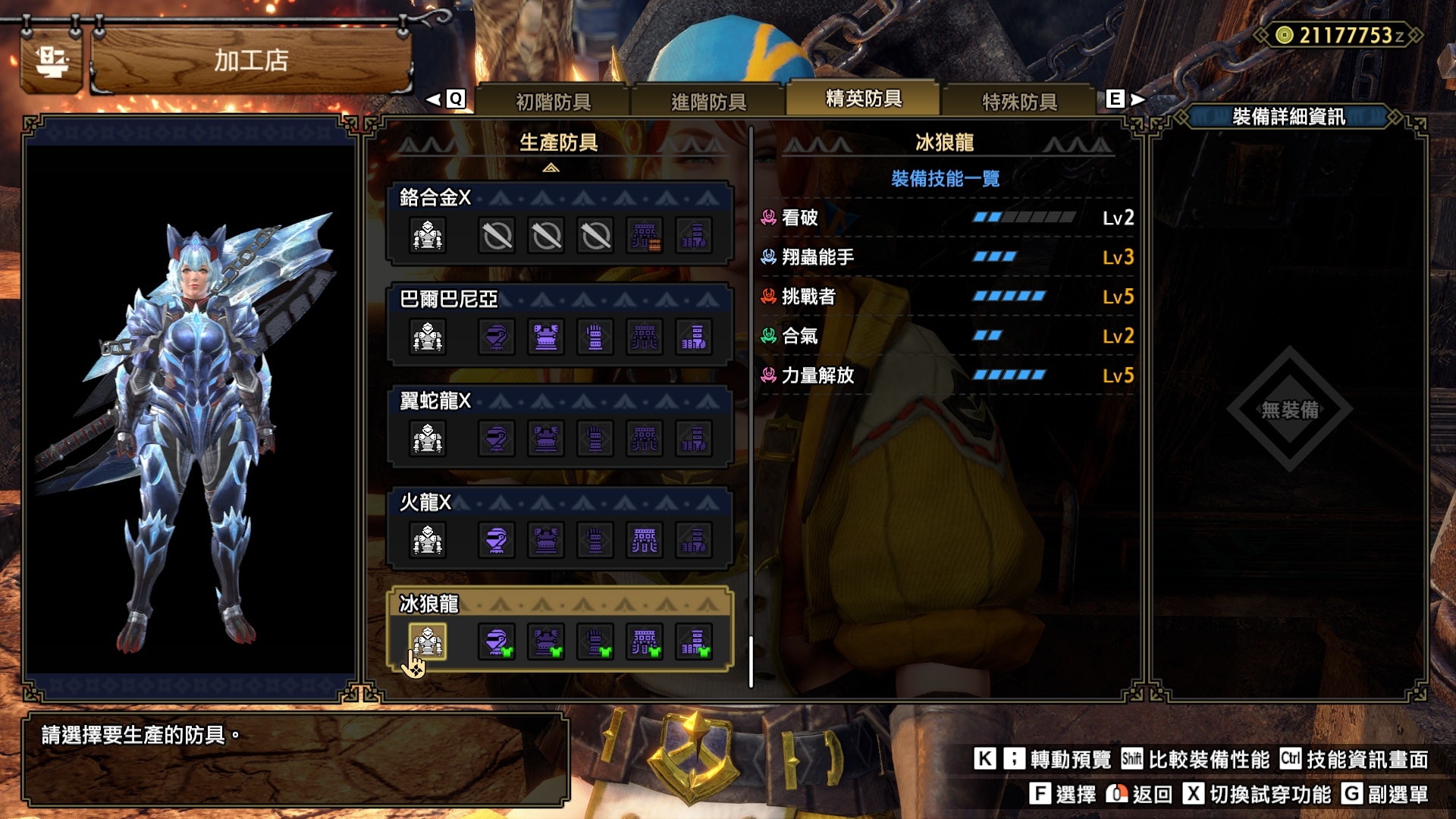Show the 特殊防具 tab
Viewport: 1456px width, 819px height.
(1019, 102)
